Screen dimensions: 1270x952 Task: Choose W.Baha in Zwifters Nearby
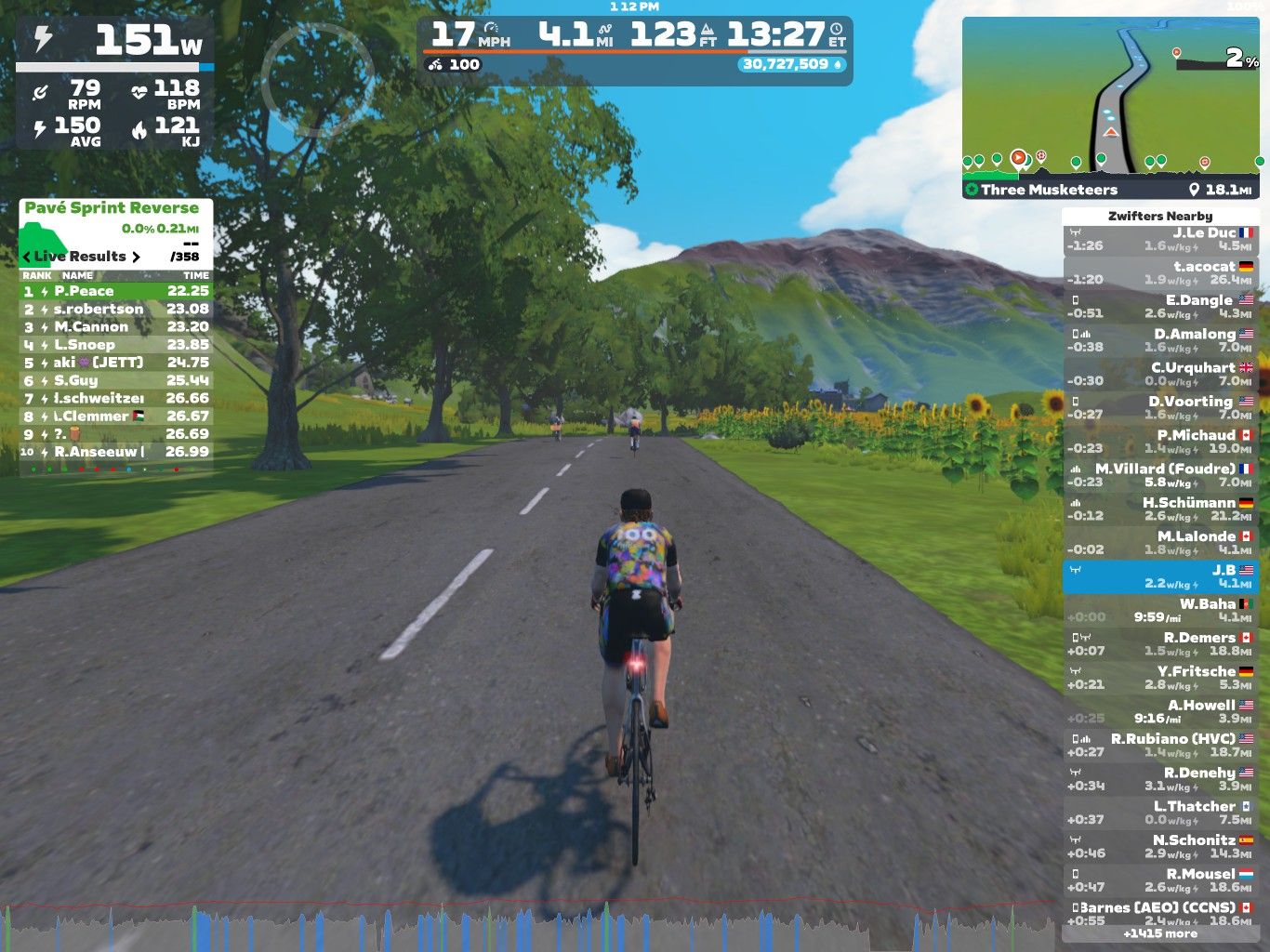[x=1160, y=610]
